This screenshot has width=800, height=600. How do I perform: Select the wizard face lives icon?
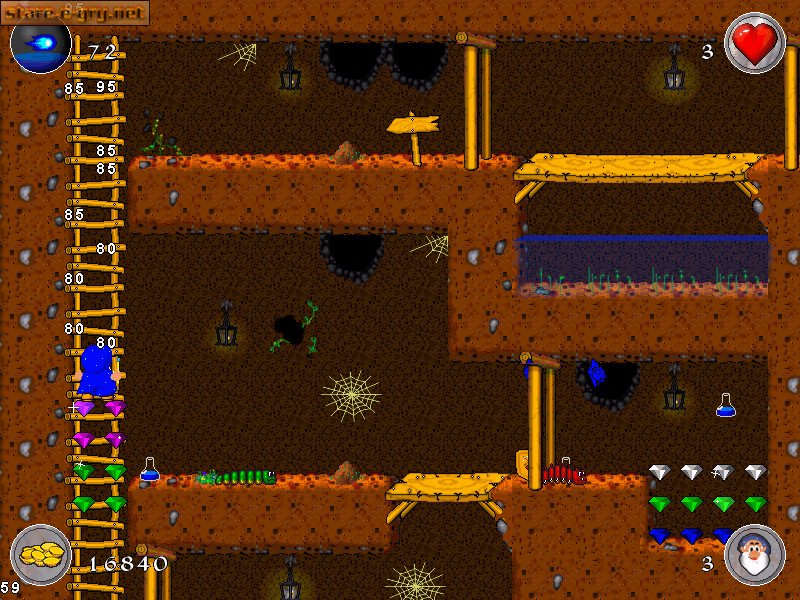(753, 555)
